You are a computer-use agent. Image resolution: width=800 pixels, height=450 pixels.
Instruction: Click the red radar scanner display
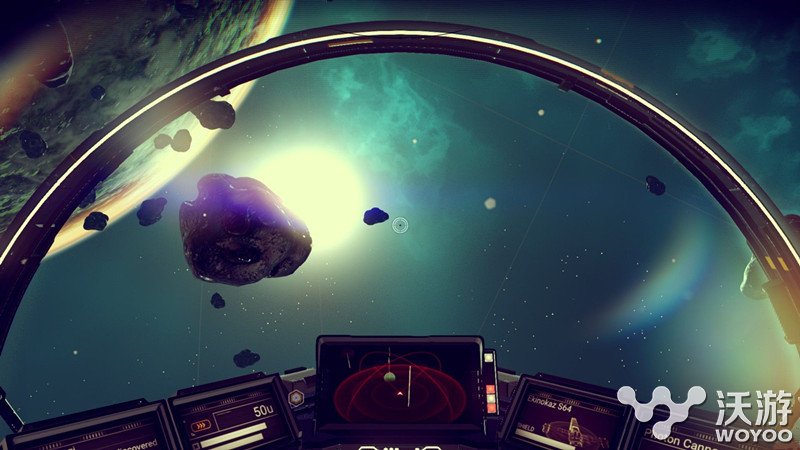[398, 386]
